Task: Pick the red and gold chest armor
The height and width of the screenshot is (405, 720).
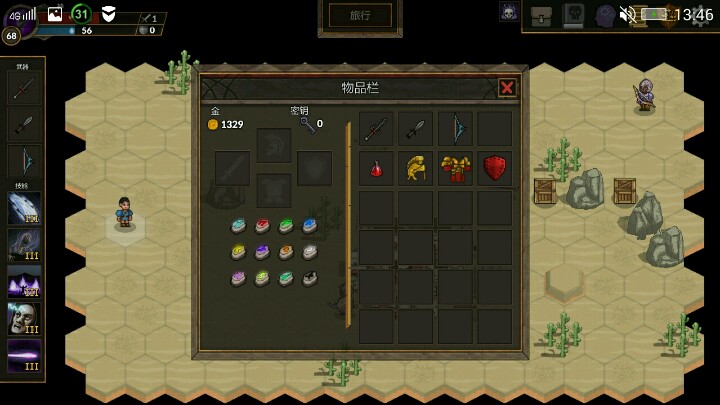Action: pyautogui.click(x=456, y=168)
